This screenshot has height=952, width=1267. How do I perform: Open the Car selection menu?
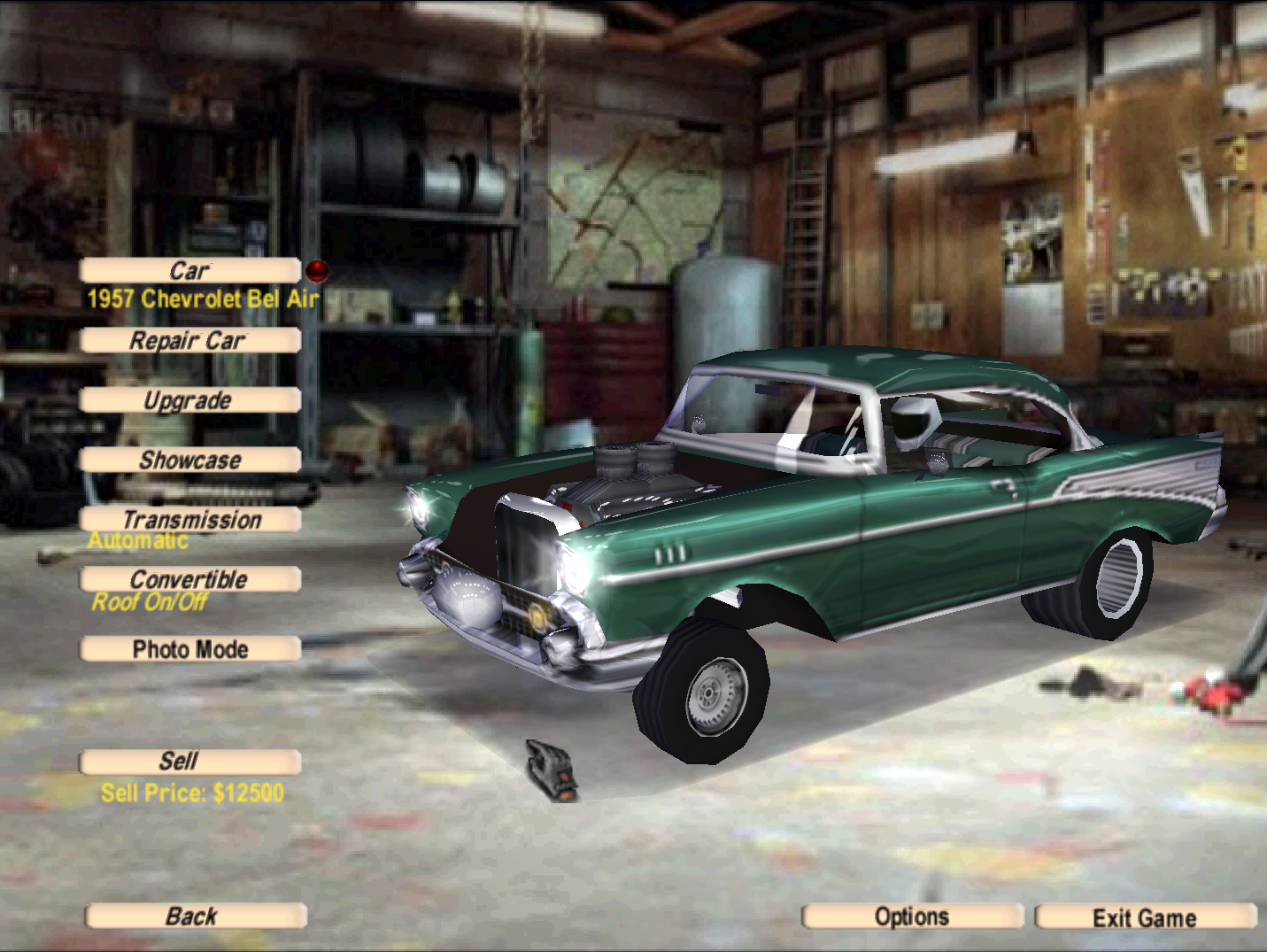point(190,270)
